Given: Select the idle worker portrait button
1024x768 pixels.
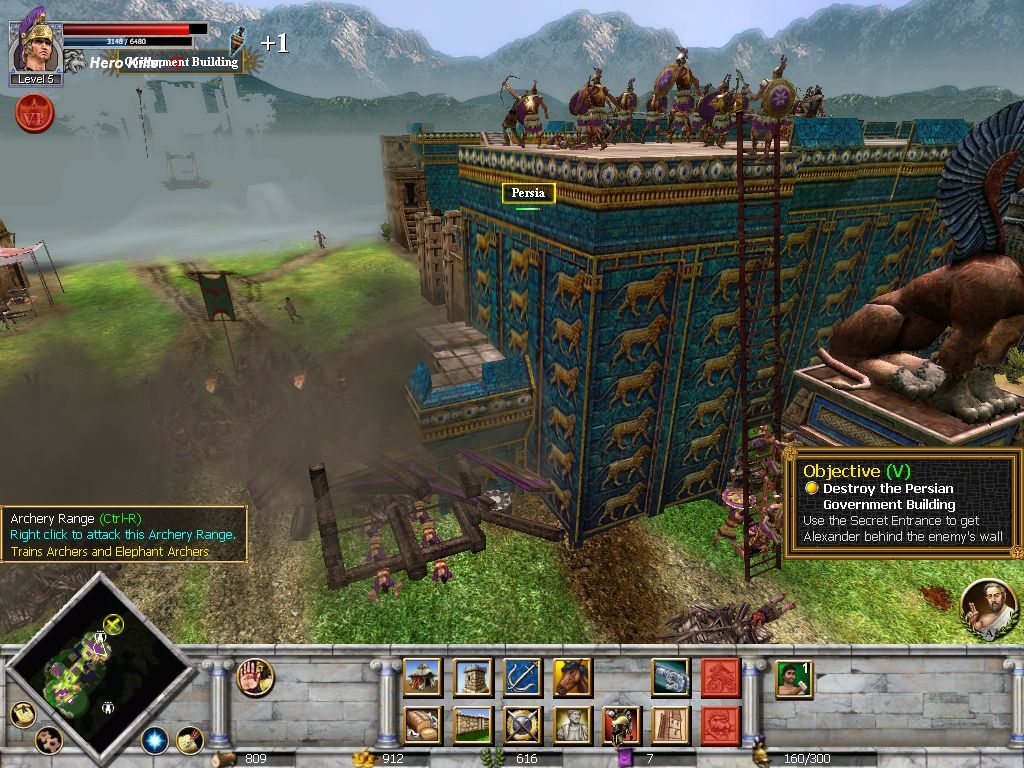Looking at the screenshot, I should [793, 678].
